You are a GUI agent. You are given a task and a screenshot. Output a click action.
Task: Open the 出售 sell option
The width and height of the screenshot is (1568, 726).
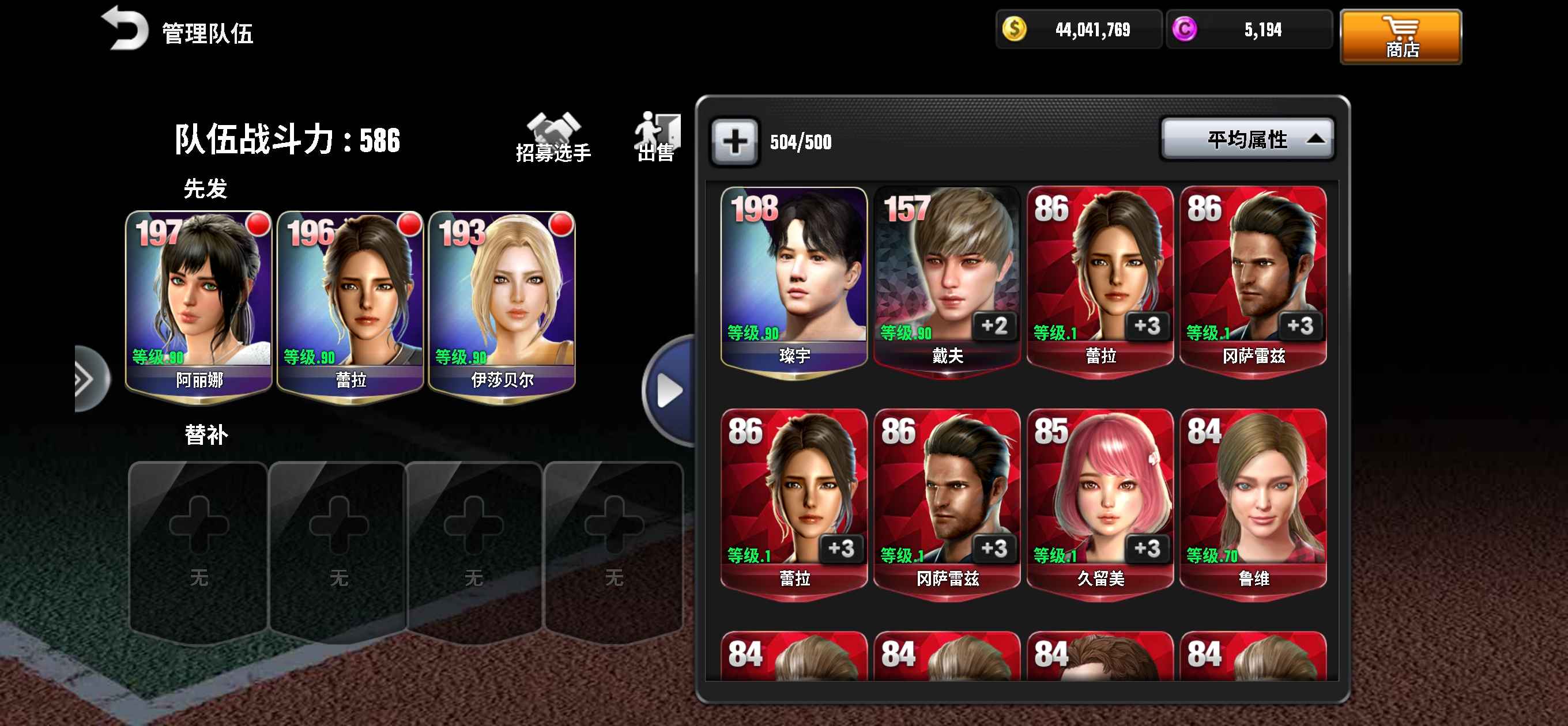point(656,138)
